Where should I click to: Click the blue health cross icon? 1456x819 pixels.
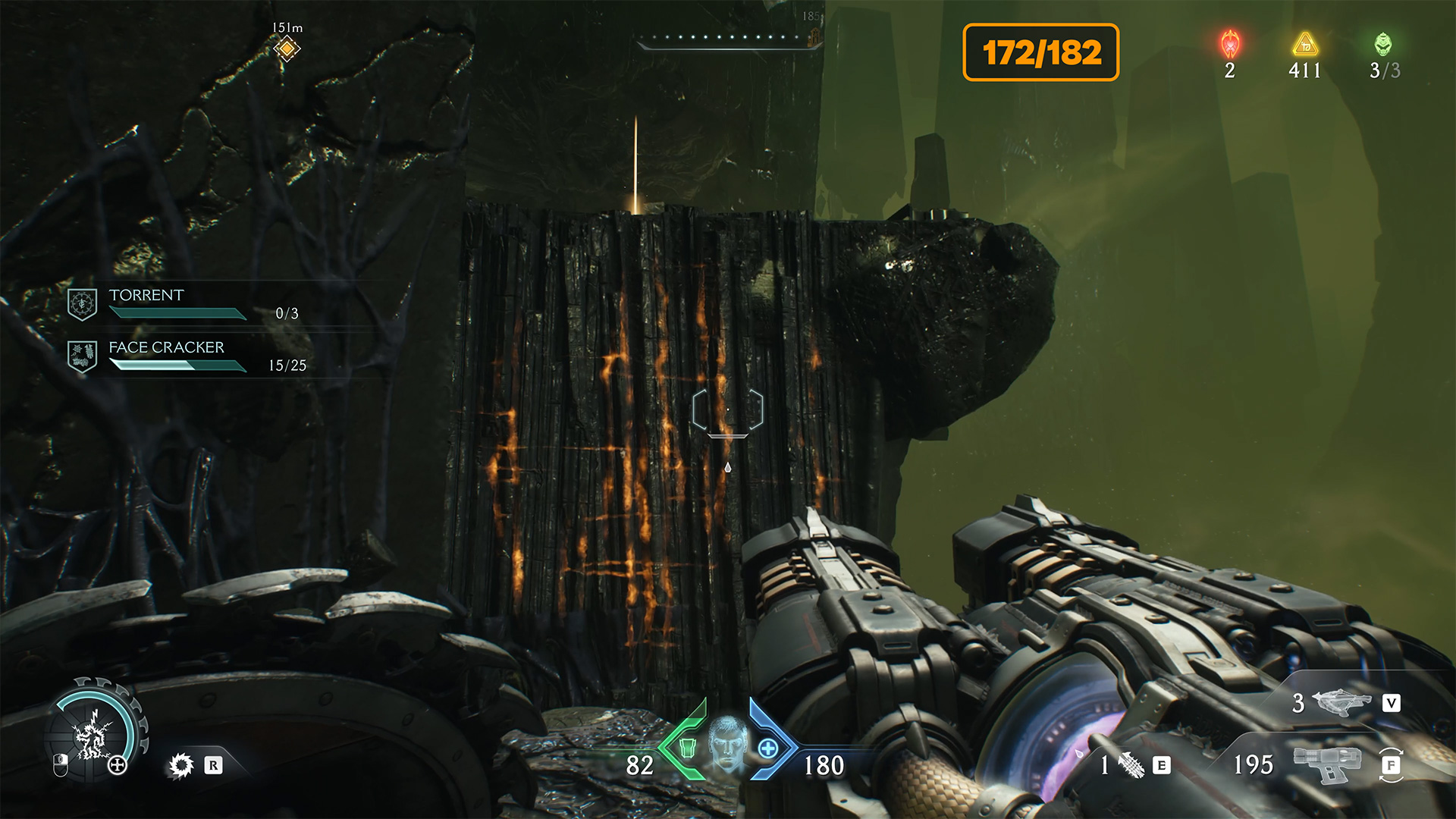767,748
